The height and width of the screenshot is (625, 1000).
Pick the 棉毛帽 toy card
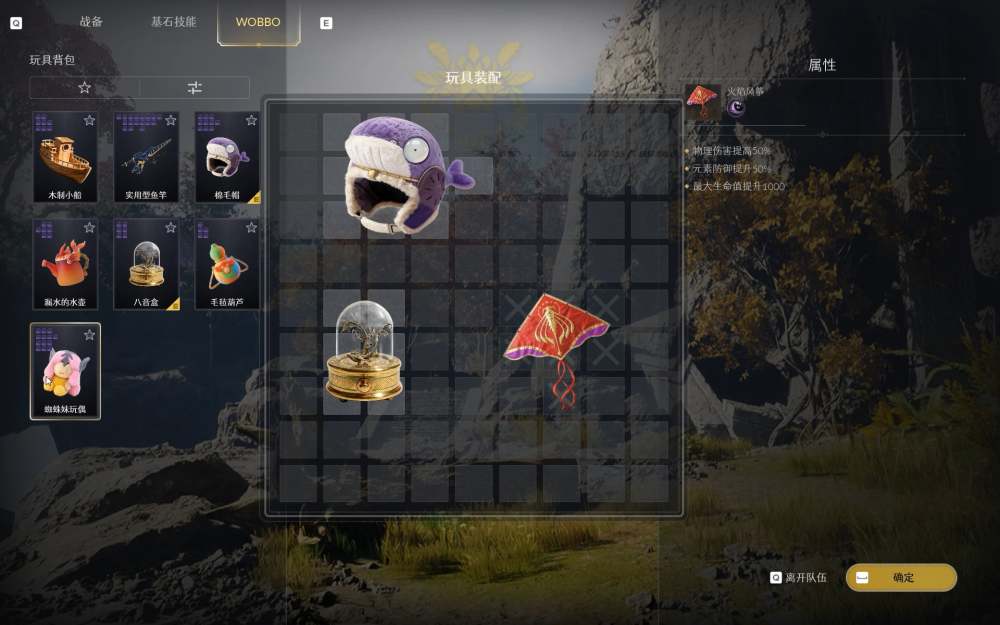[228, 157]
